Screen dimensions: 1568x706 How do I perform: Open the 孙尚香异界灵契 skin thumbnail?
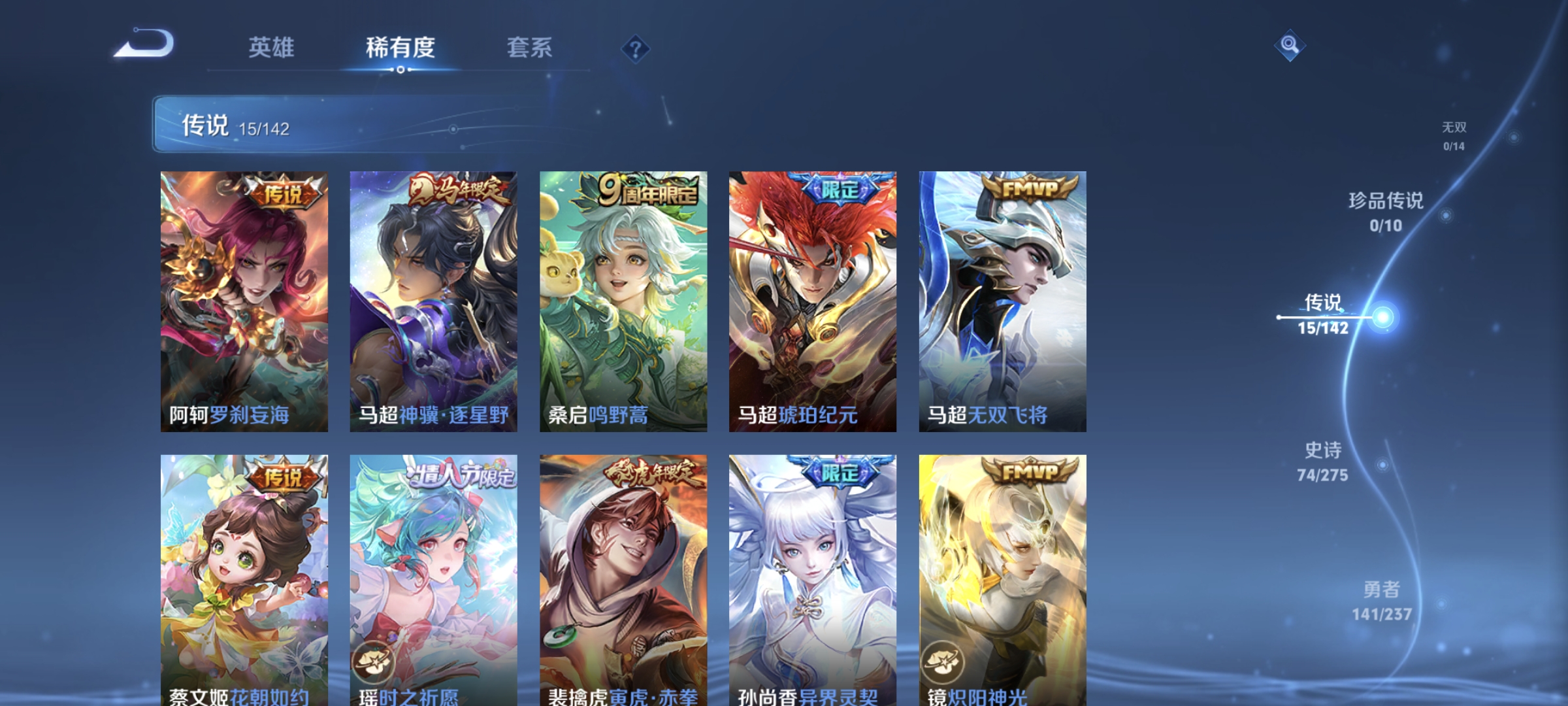tap(812, 575)
